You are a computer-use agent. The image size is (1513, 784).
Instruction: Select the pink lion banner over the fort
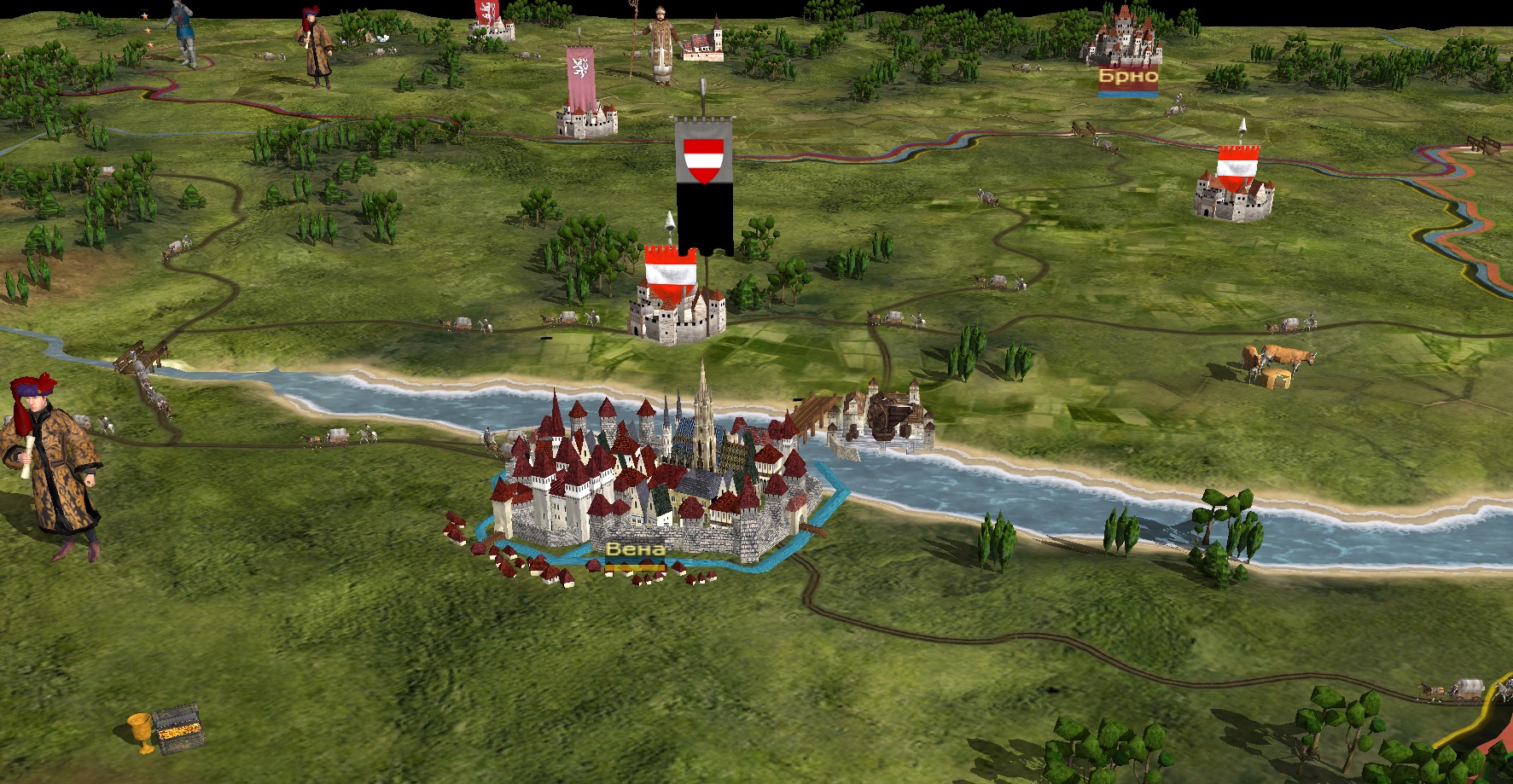click(x=581, y=79)
